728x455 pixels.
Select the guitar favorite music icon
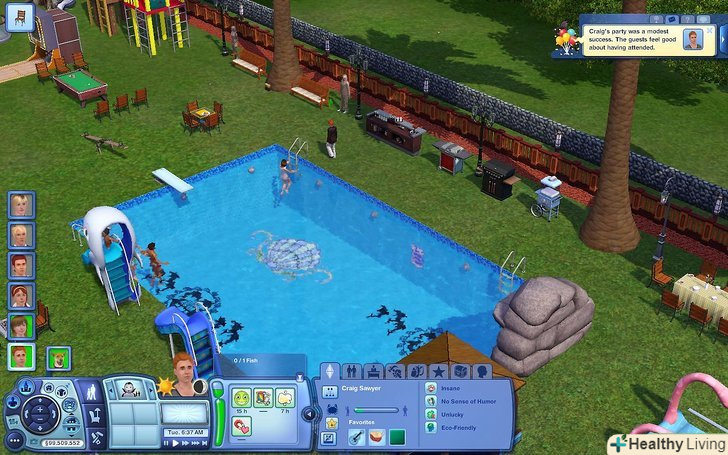coord(357,436)
